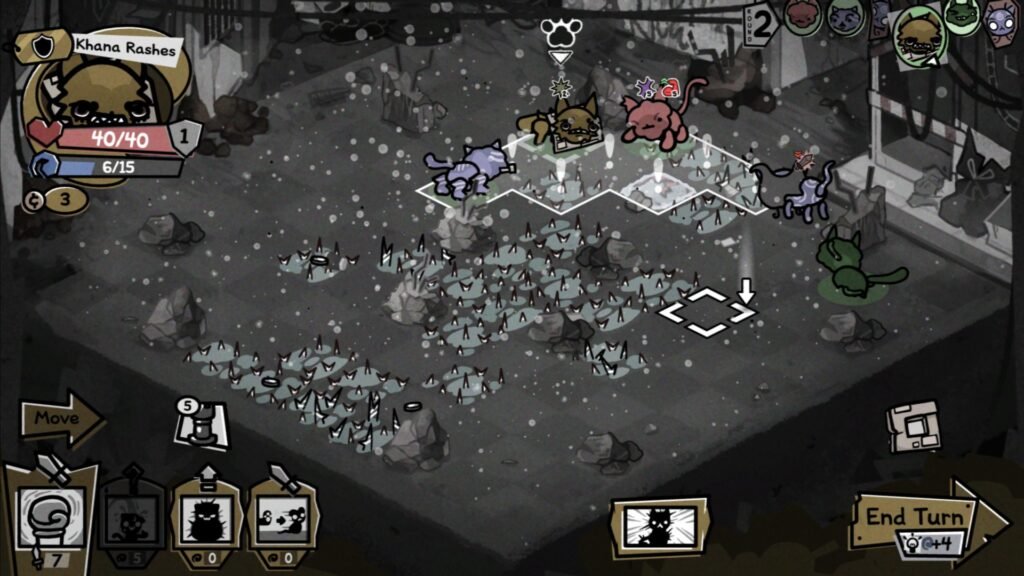Choose the highlighted tan cat turn portrait
This screenshot has height=576, width=1024.
(919, 38)
